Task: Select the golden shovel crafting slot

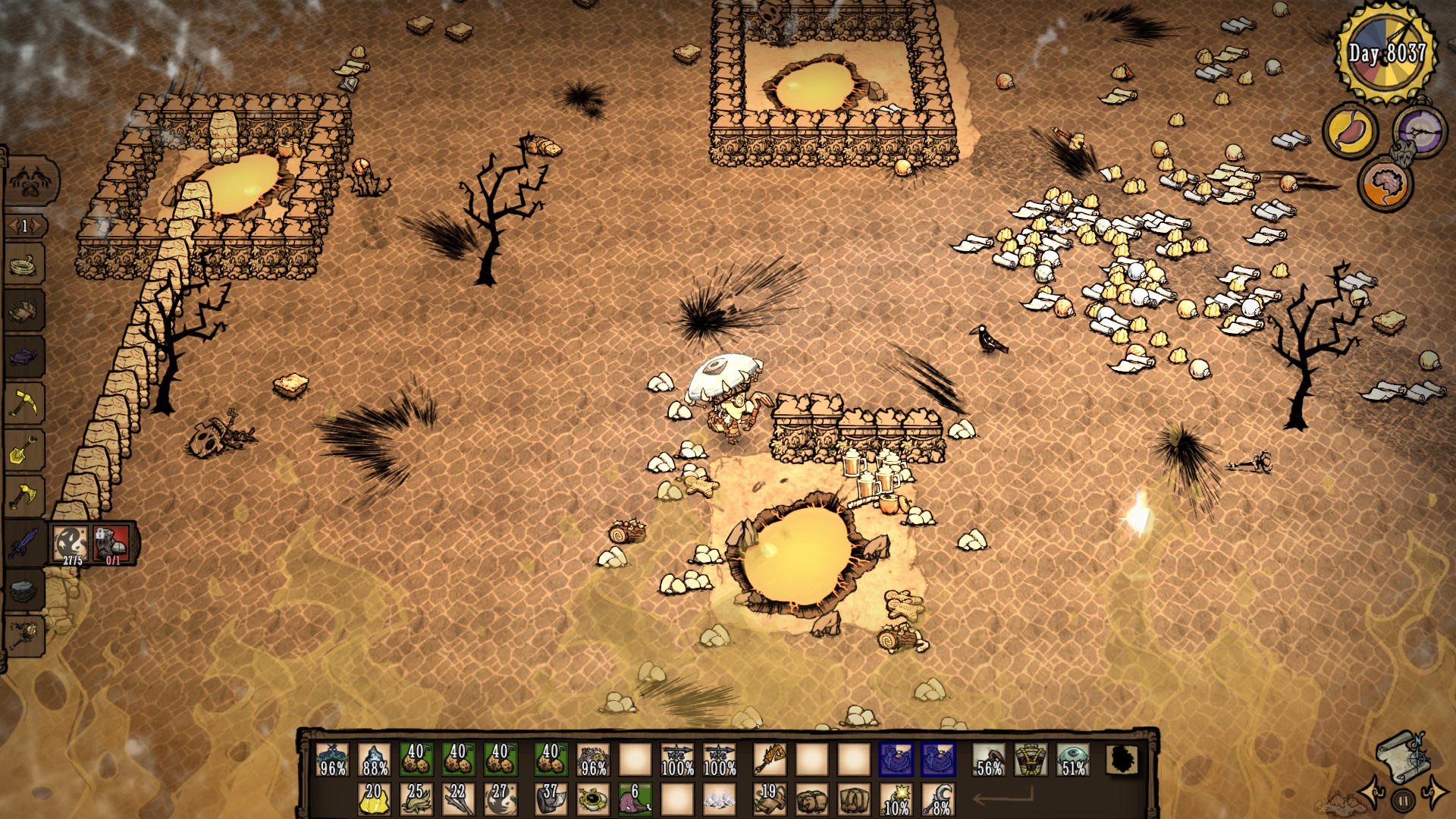Action: 24,450
